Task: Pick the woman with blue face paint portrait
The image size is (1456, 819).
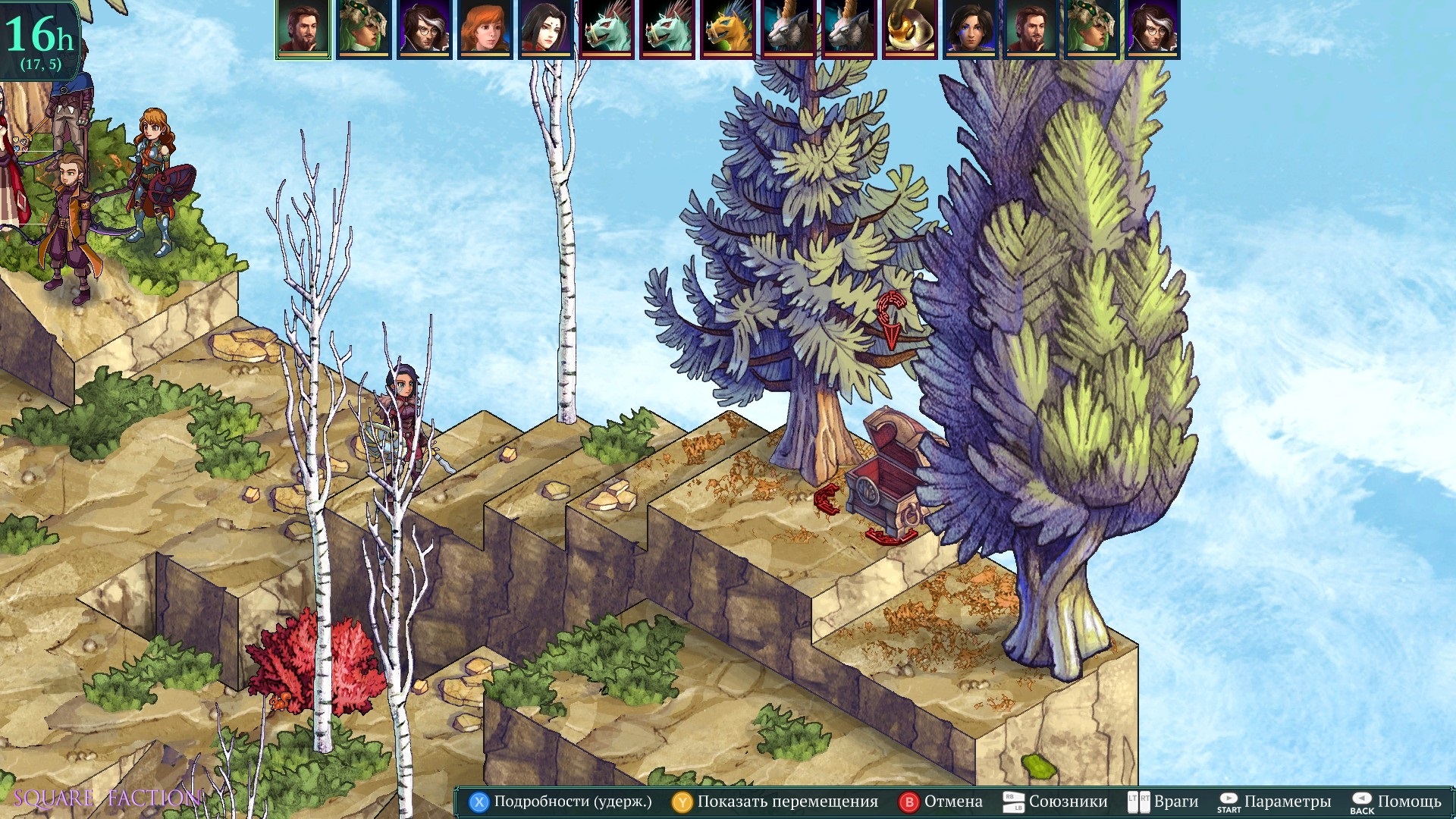Action: coord(971,30)
